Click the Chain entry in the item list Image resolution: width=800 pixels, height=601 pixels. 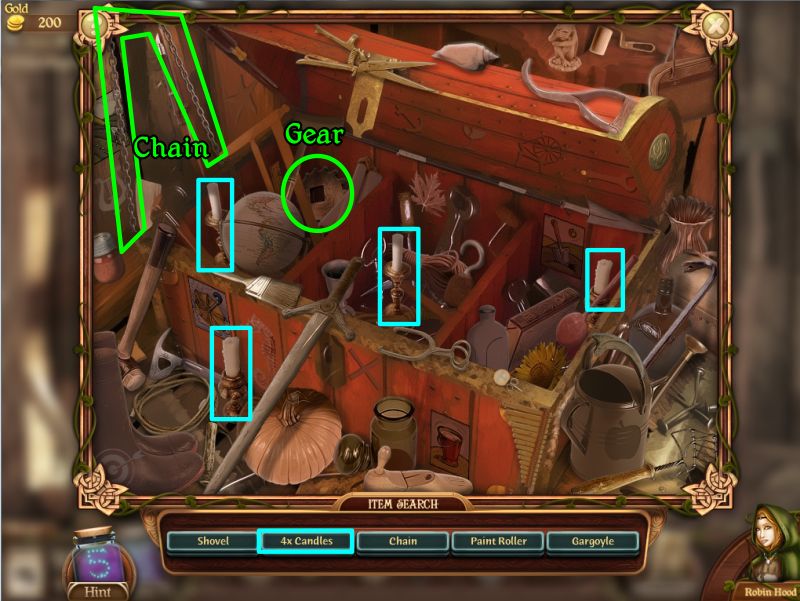pos(401,541)
